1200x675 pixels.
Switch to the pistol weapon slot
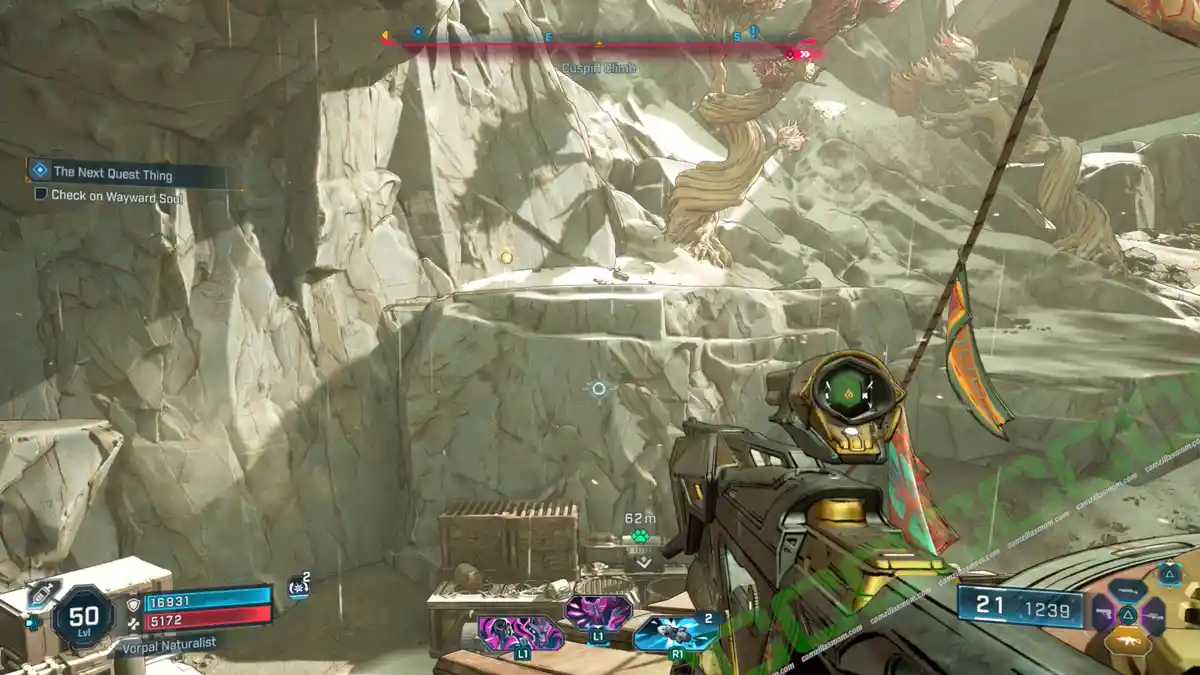(x=1103, y=613)
